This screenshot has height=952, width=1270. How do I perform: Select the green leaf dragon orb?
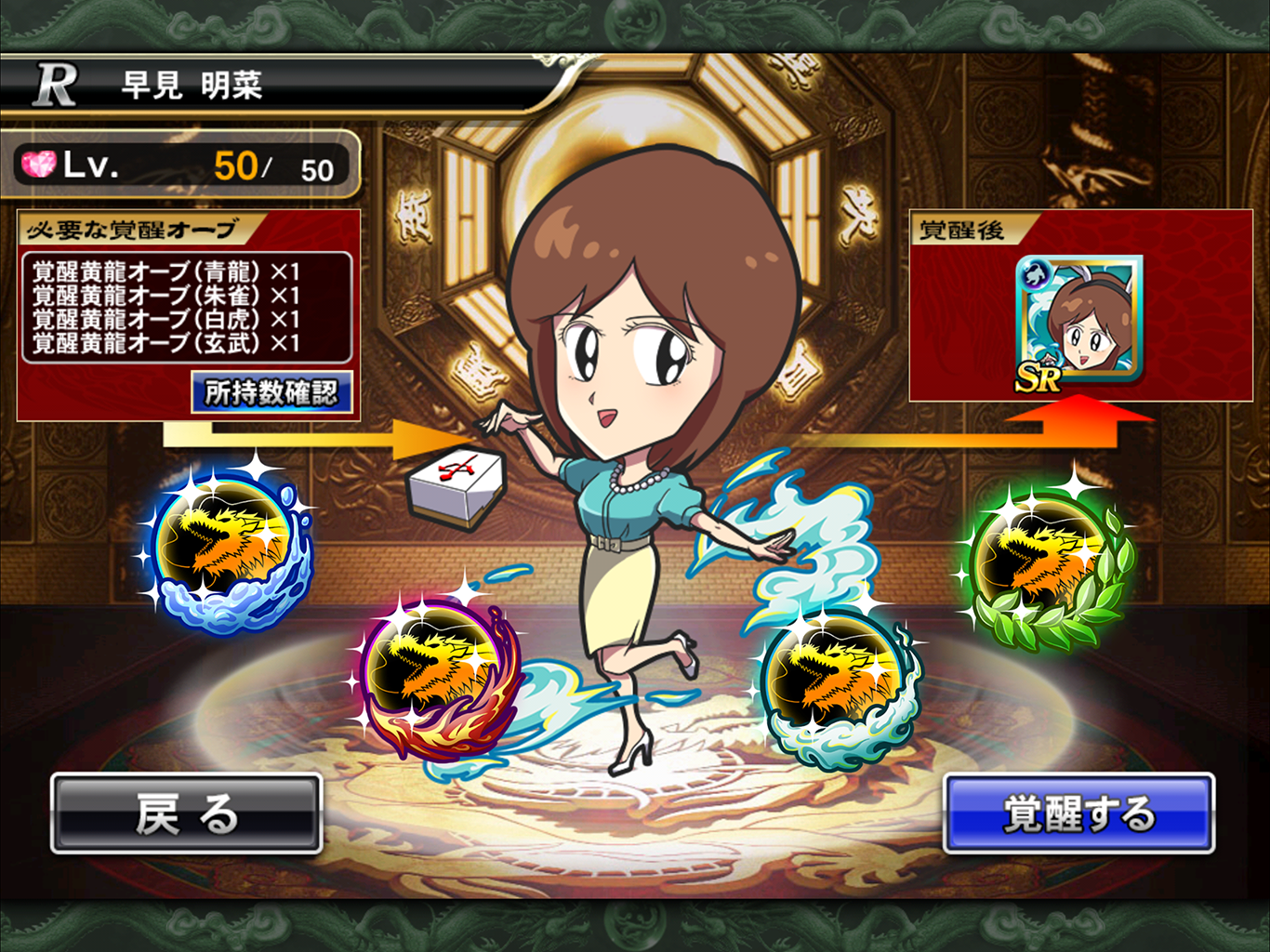click(1041, 563)
